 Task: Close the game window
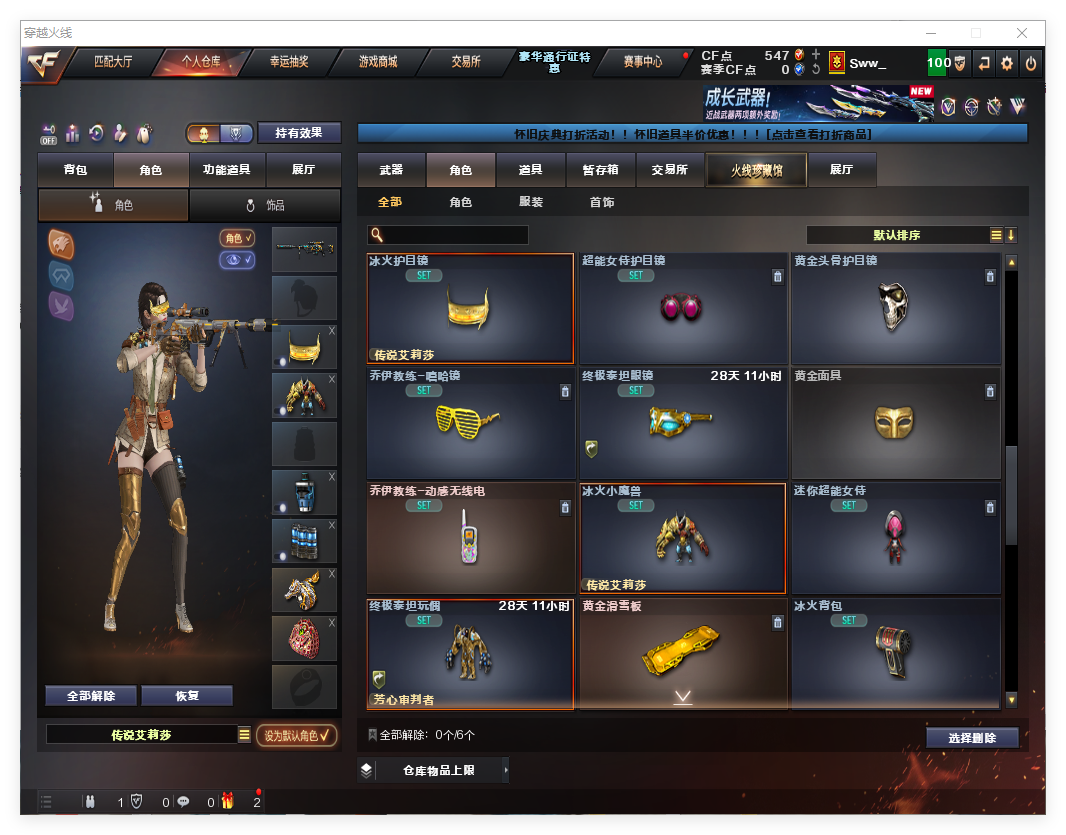pyautogui.click(x=1022, y=33)
